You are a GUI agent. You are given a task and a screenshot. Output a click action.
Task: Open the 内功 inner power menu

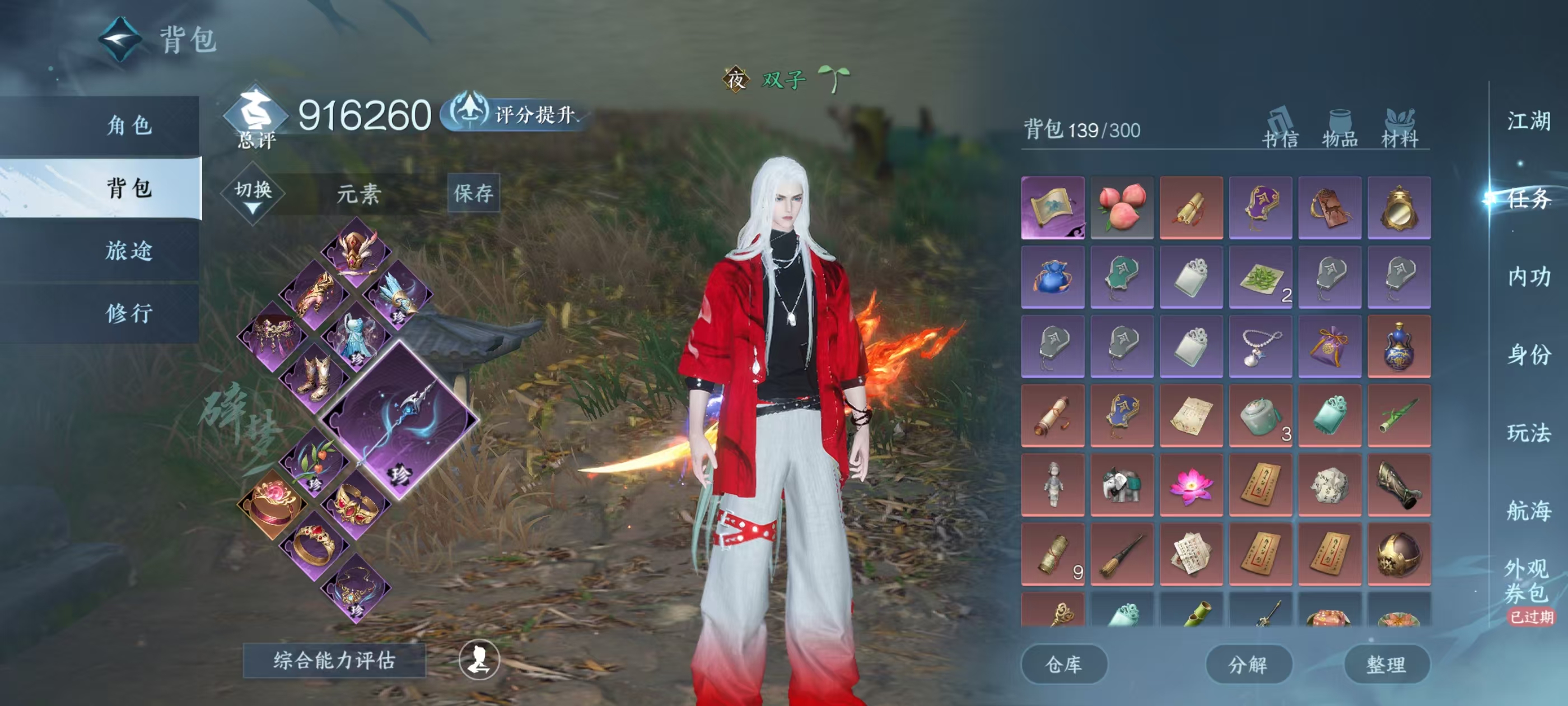coord(1528,277)
